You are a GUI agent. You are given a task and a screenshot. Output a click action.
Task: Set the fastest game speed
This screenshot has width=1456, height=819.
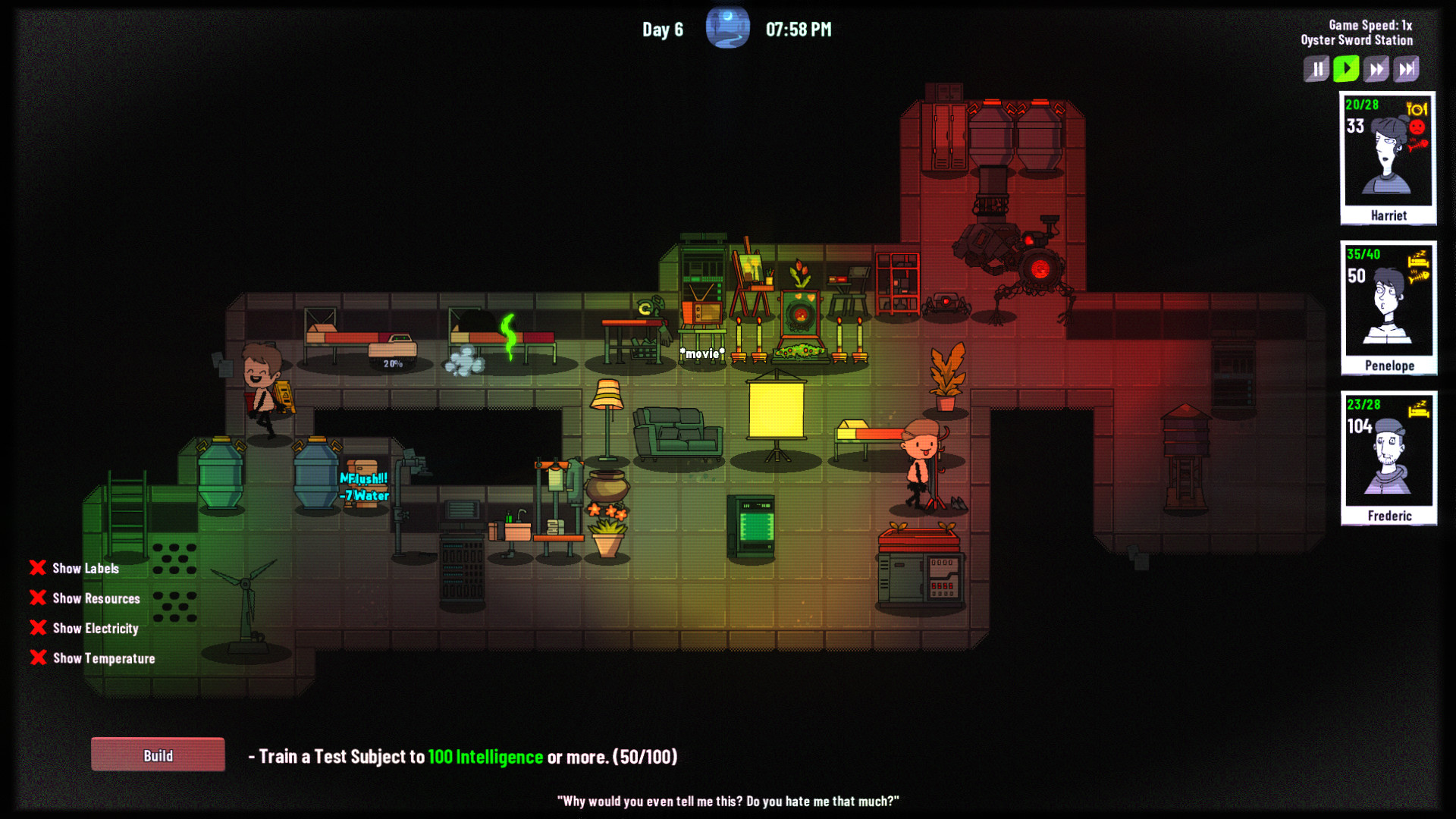(1407, 68)
